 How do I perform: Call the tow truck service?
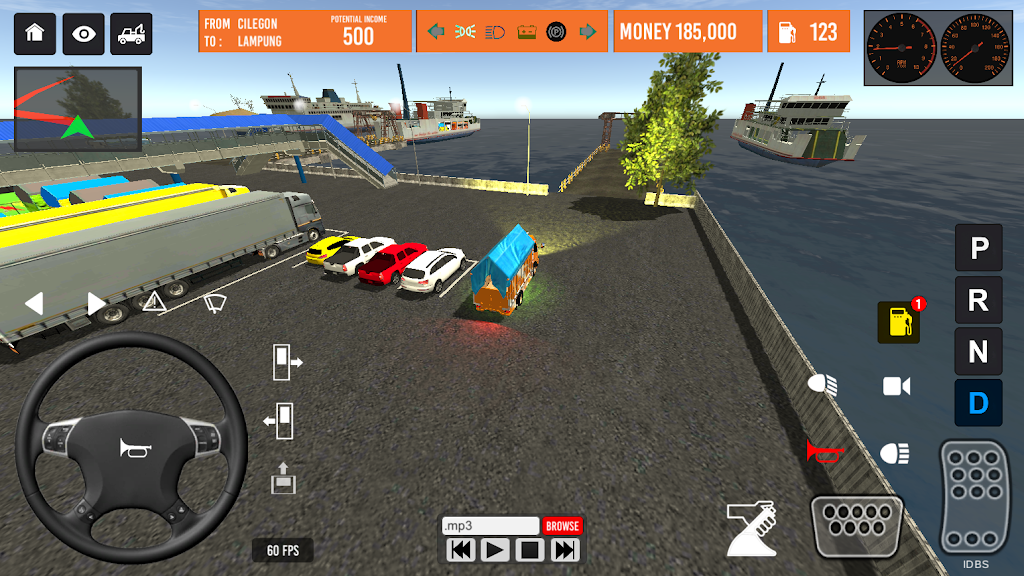(132, 34)
